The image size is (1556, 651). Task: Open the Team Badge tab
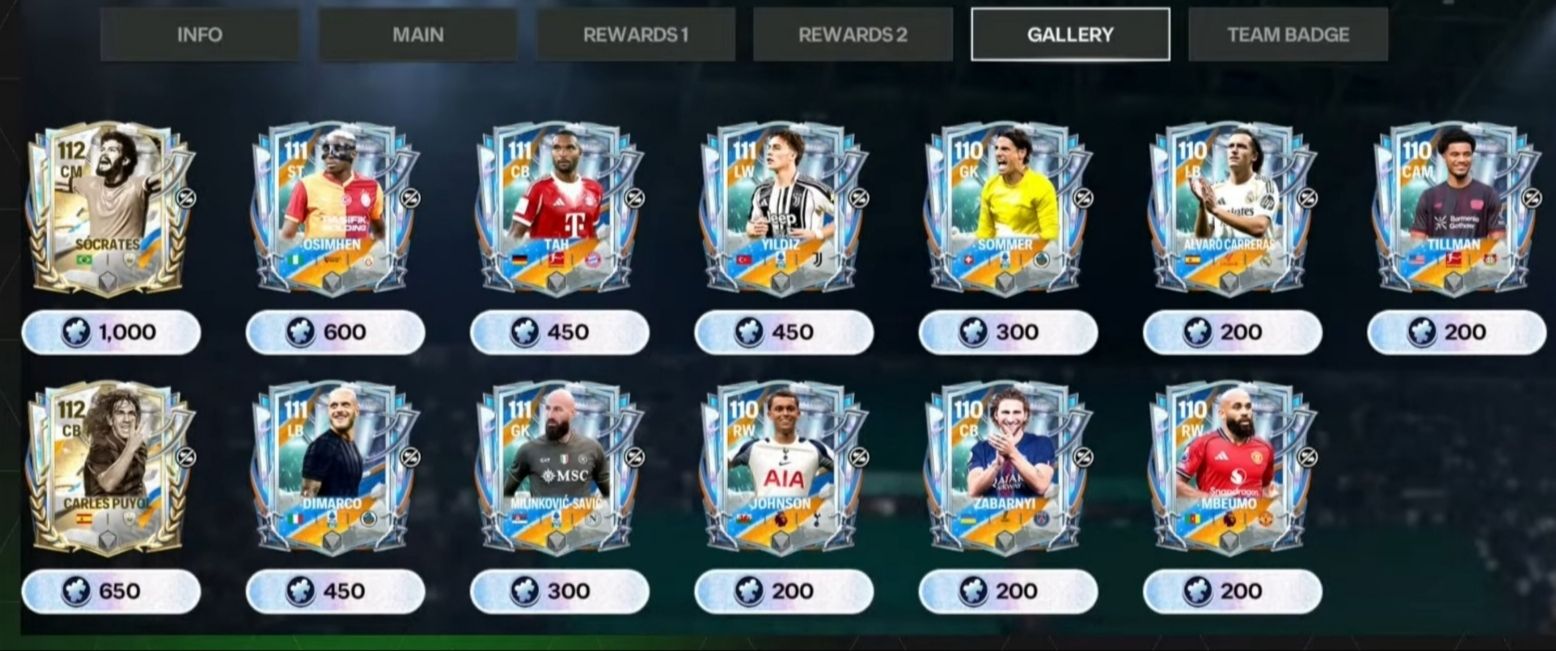[1288, 35]
